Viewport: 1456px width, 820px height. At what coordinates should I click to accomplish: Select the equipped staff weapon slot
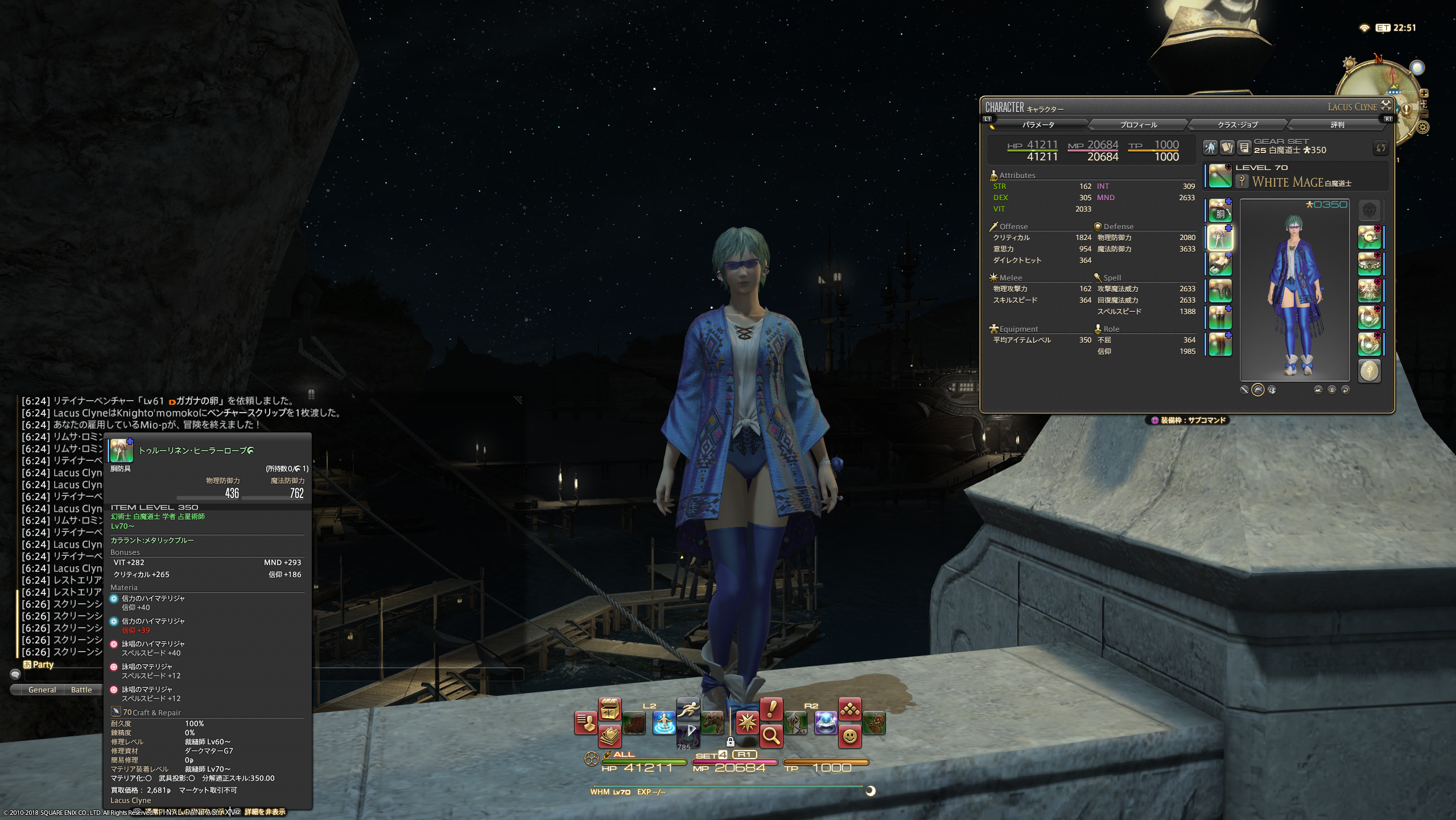tap(1220, 176)
